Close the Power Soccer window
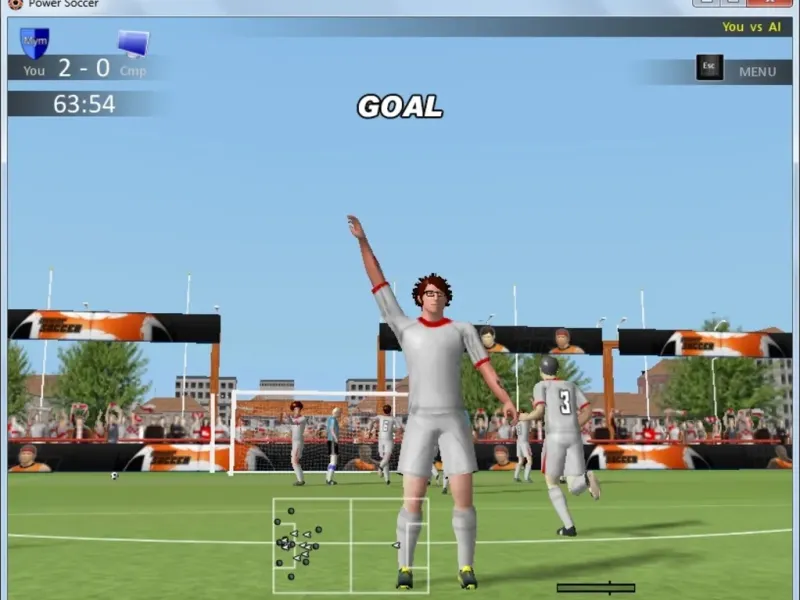The image size is (800, 600). pyautogui.click(x=769, y=4)
